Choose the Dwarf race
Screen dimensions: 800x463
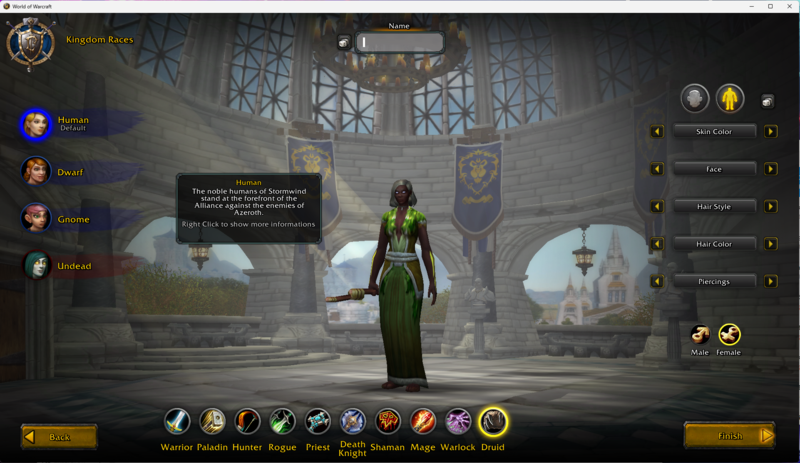[x=37, y=172]
